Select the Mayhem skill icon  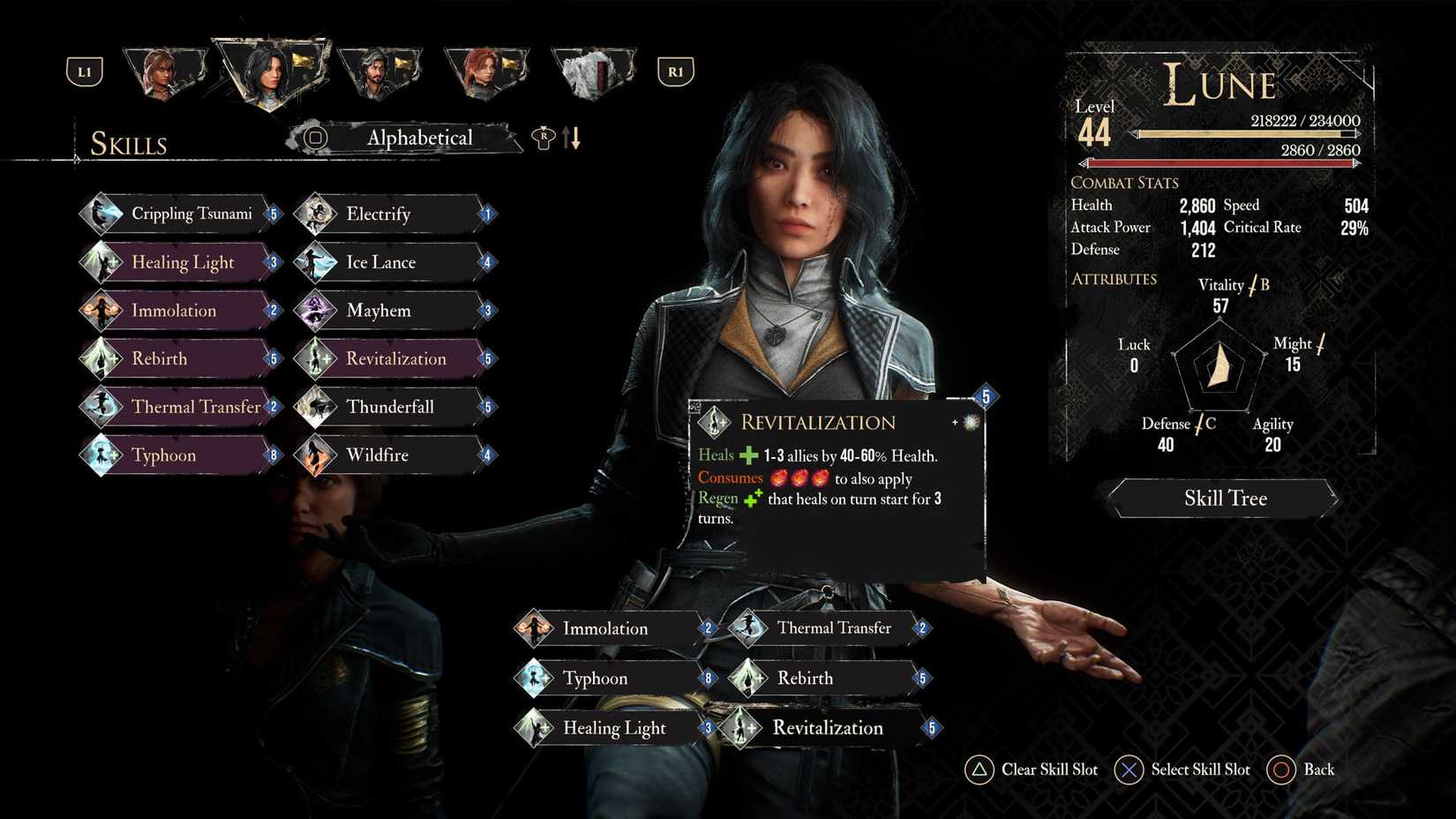(x=316, y=310)
